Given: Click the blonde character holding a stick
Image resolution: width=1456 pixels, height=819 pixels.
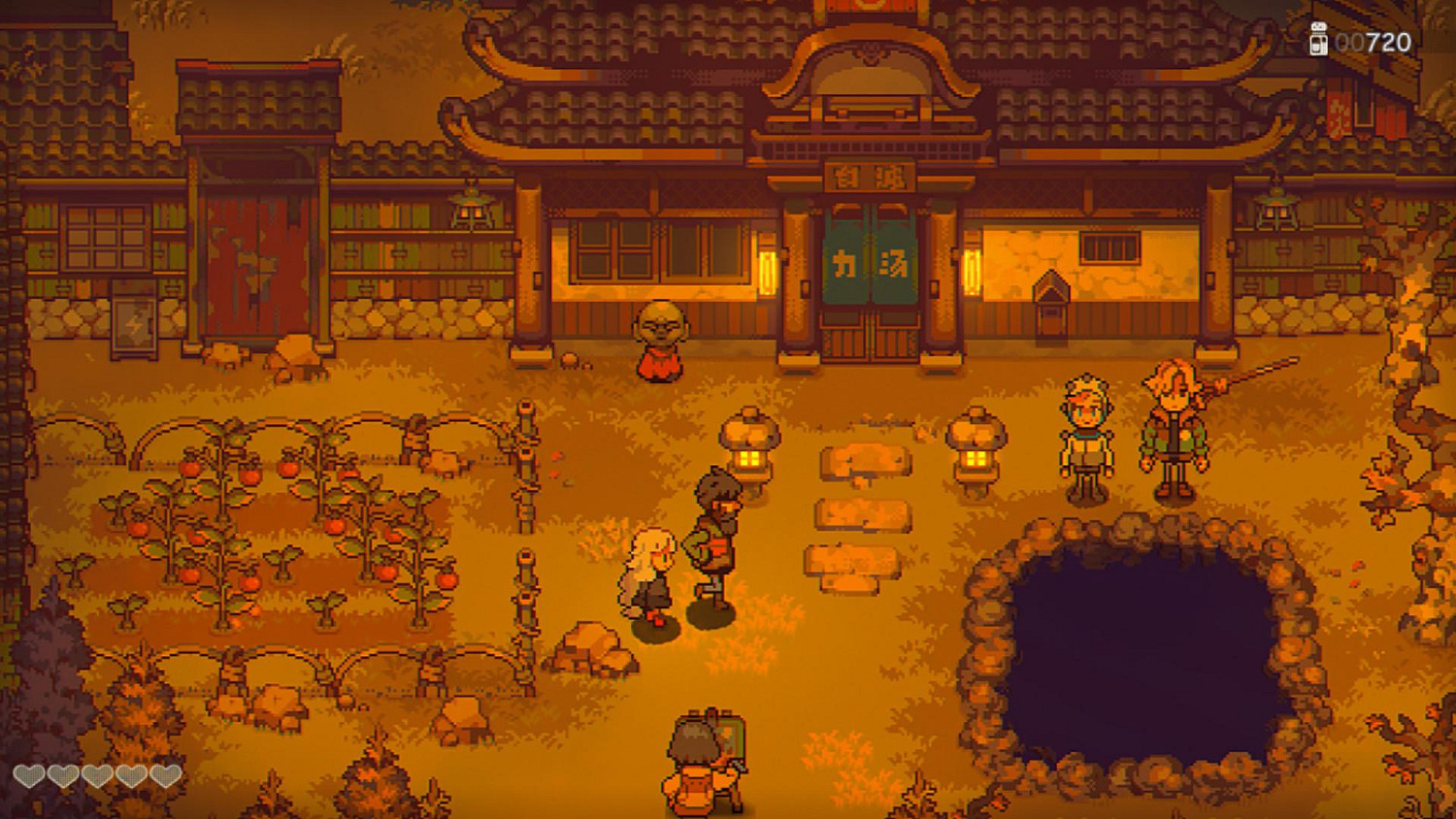Looking at the screenshot, I should pyautogui.click(x=1172, y=422).
